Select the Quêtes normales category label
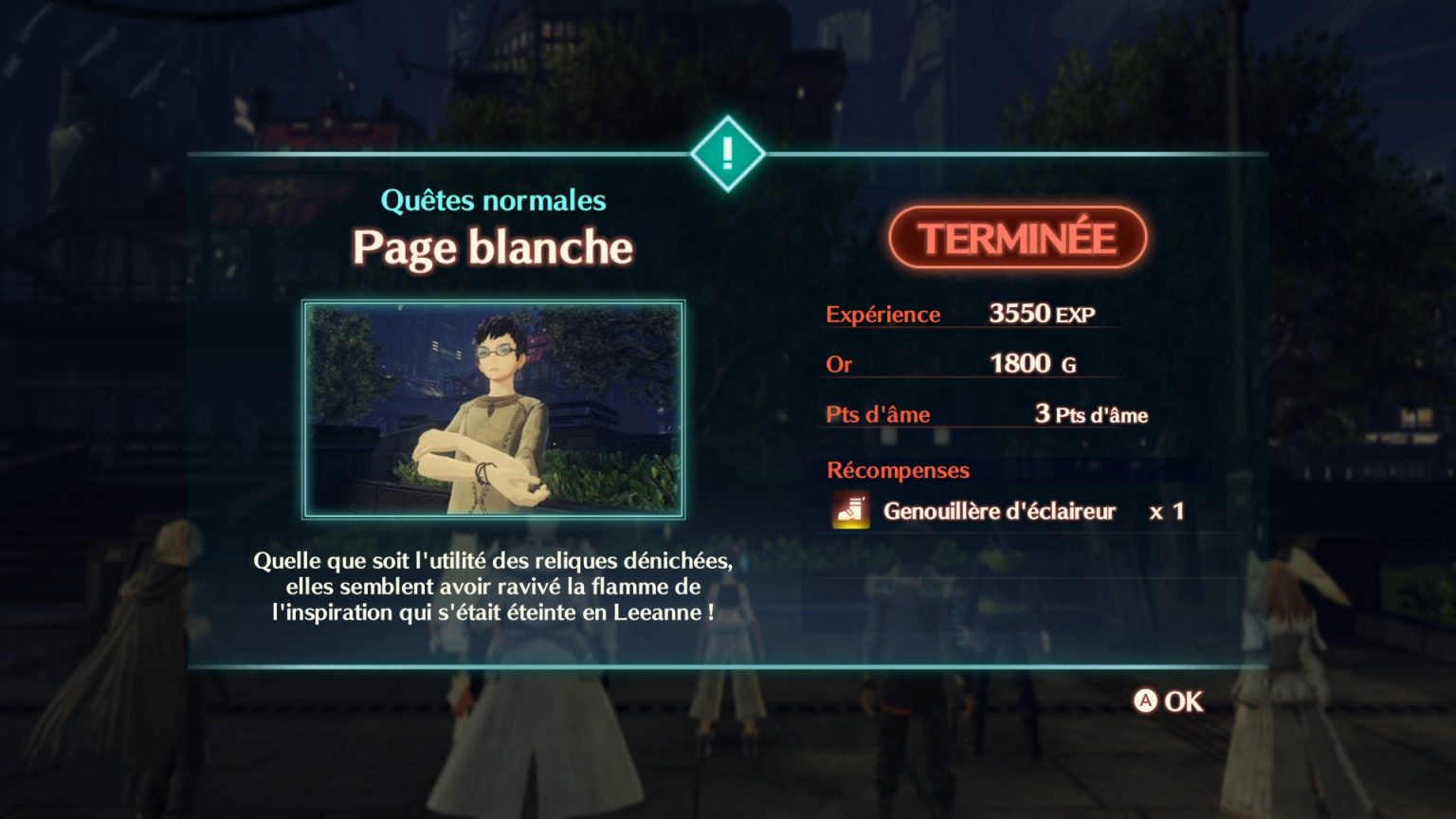 [x=494, y=200]
